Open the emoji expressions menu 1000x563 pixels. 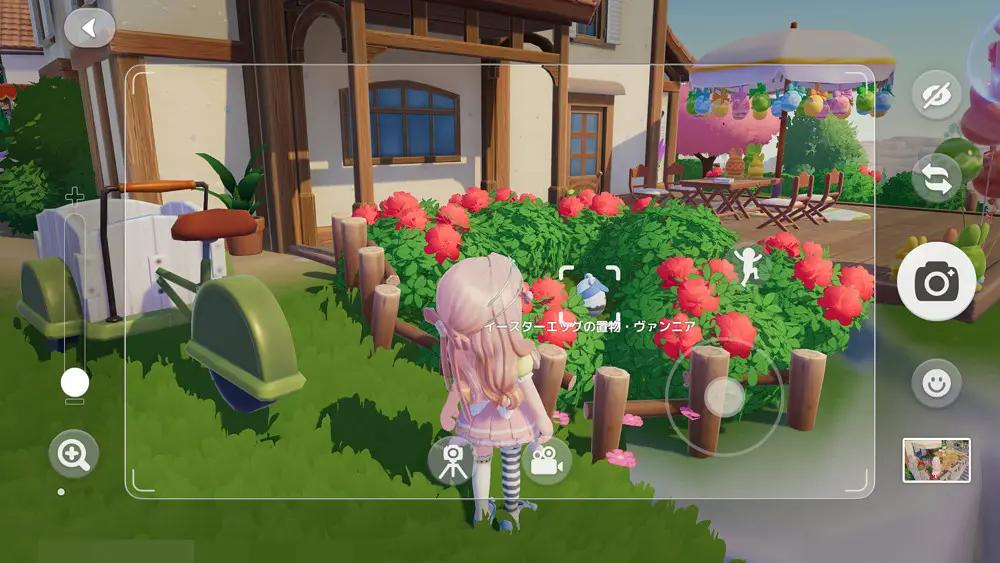click(x=936, y=383)
